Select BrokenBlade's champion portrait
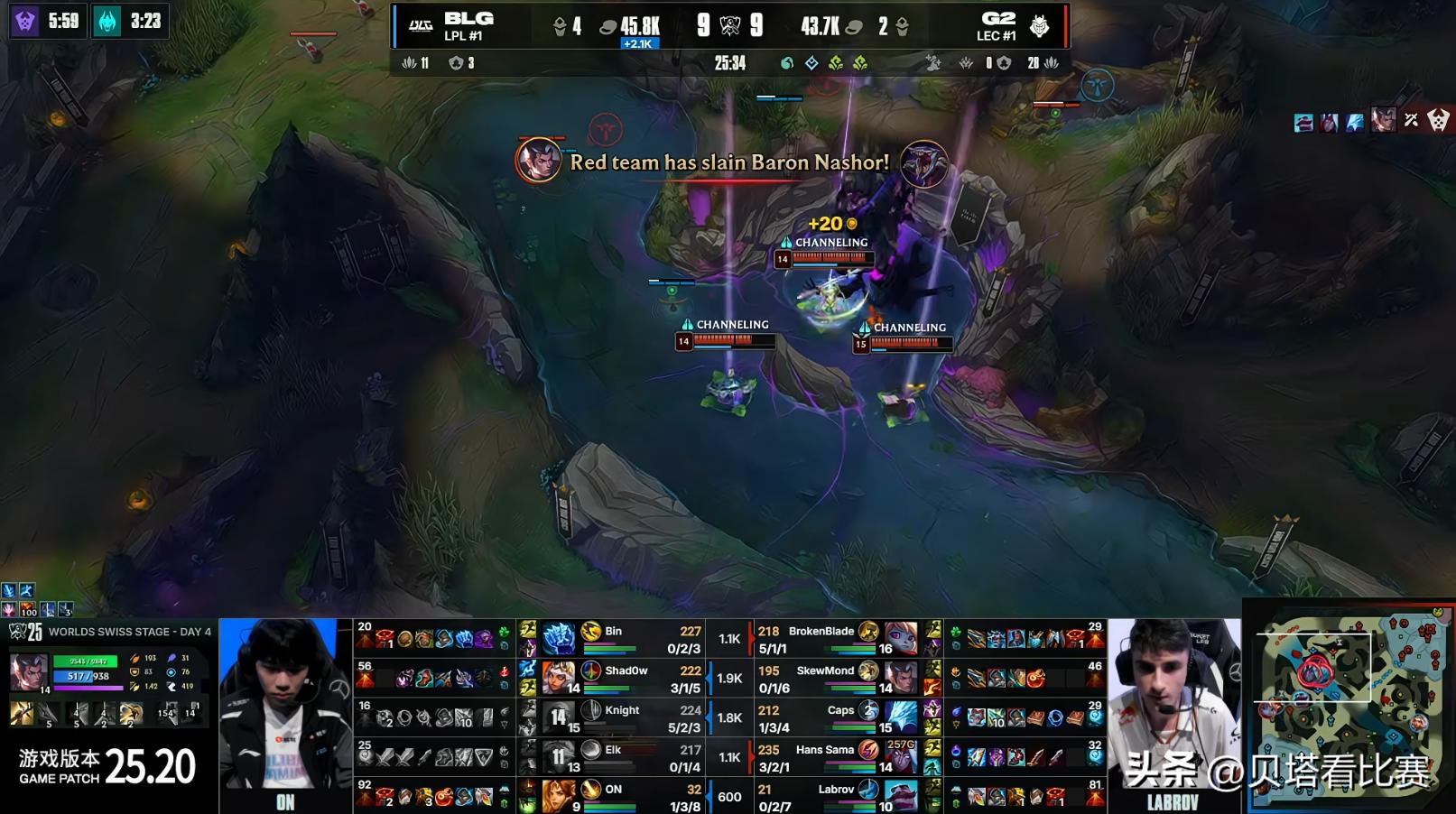1456x814 pixels. tap(900, 638)
